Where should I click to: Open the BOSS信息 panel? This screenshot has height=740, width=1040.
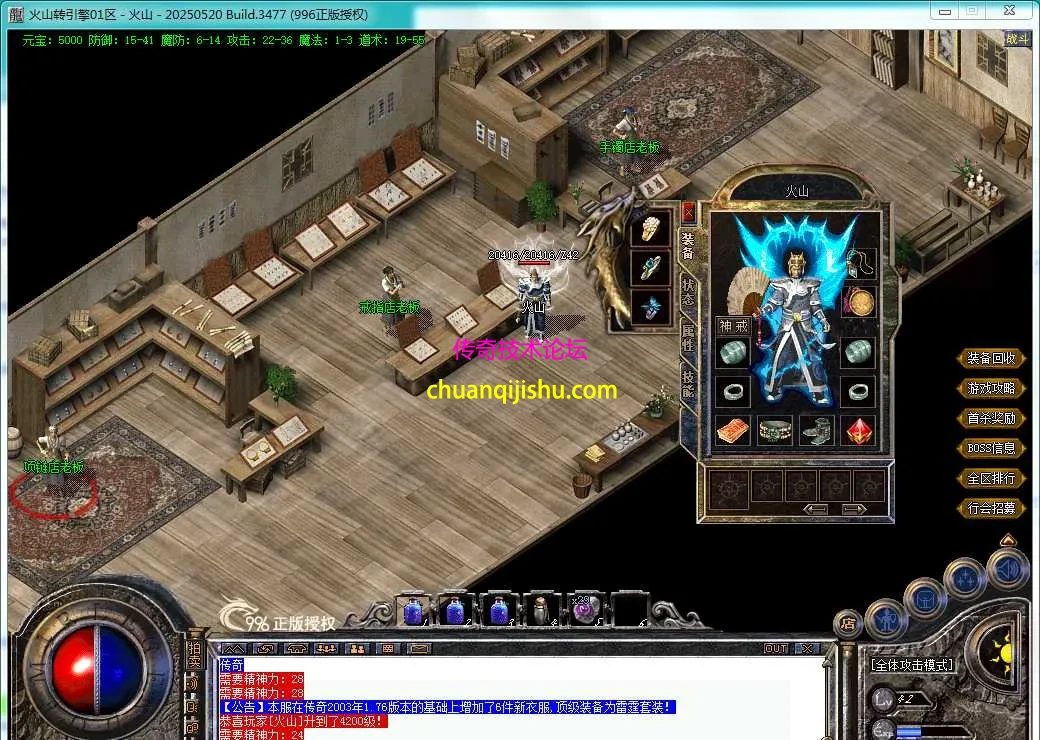point(991,448)
